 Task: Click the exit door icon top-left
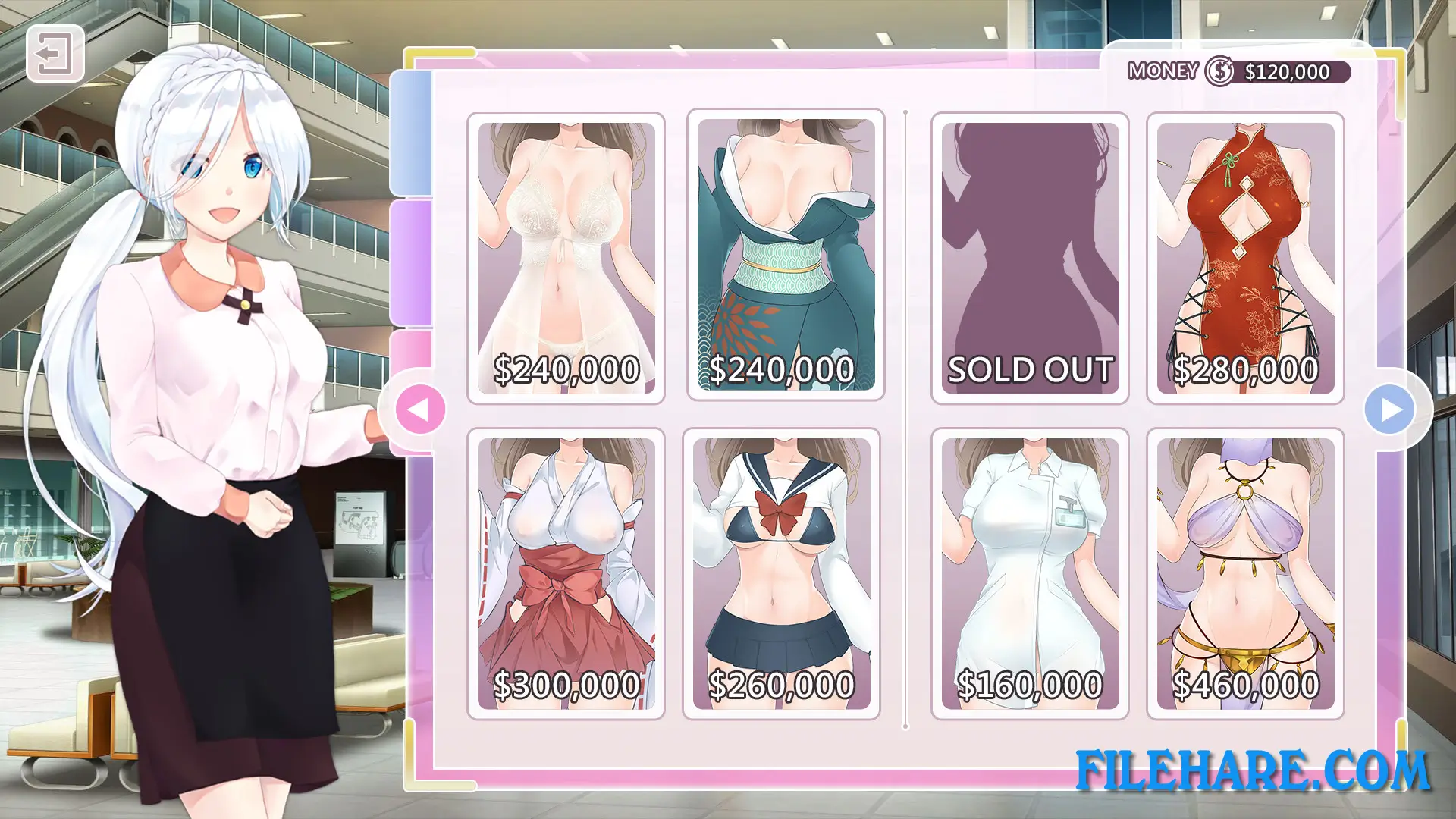click(x=56, y=54)
